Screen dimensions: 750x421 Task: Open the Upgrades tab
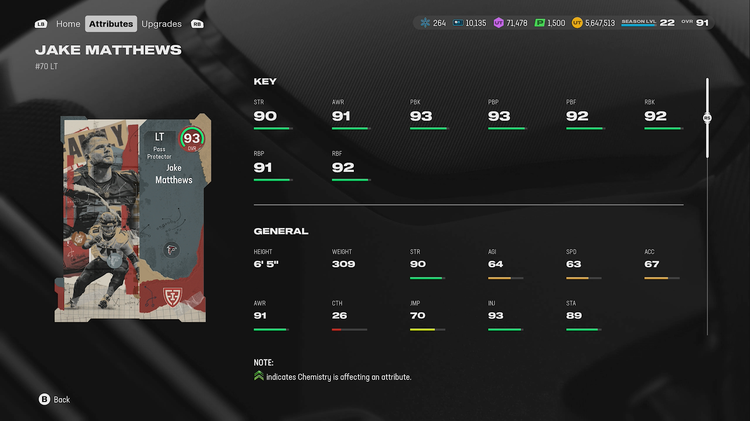(161, 23)
